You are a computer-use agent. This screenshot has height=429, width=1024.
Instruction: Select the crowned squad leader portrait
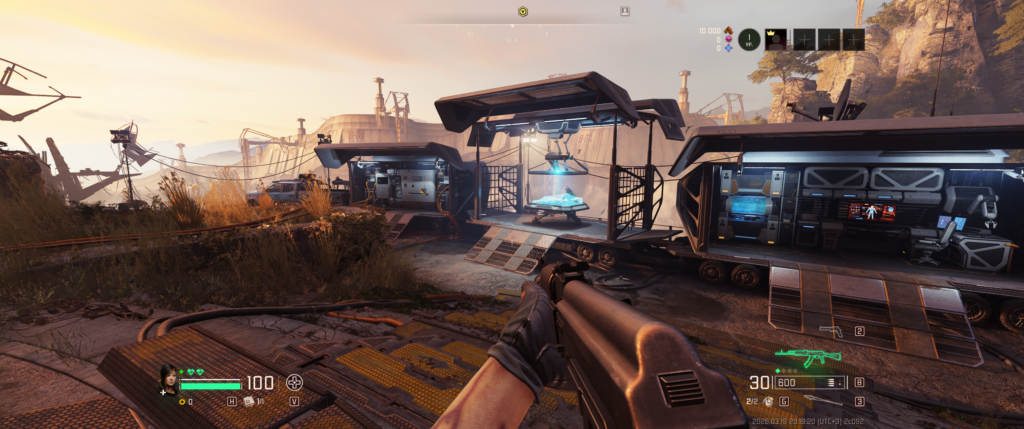pos(775,40)
